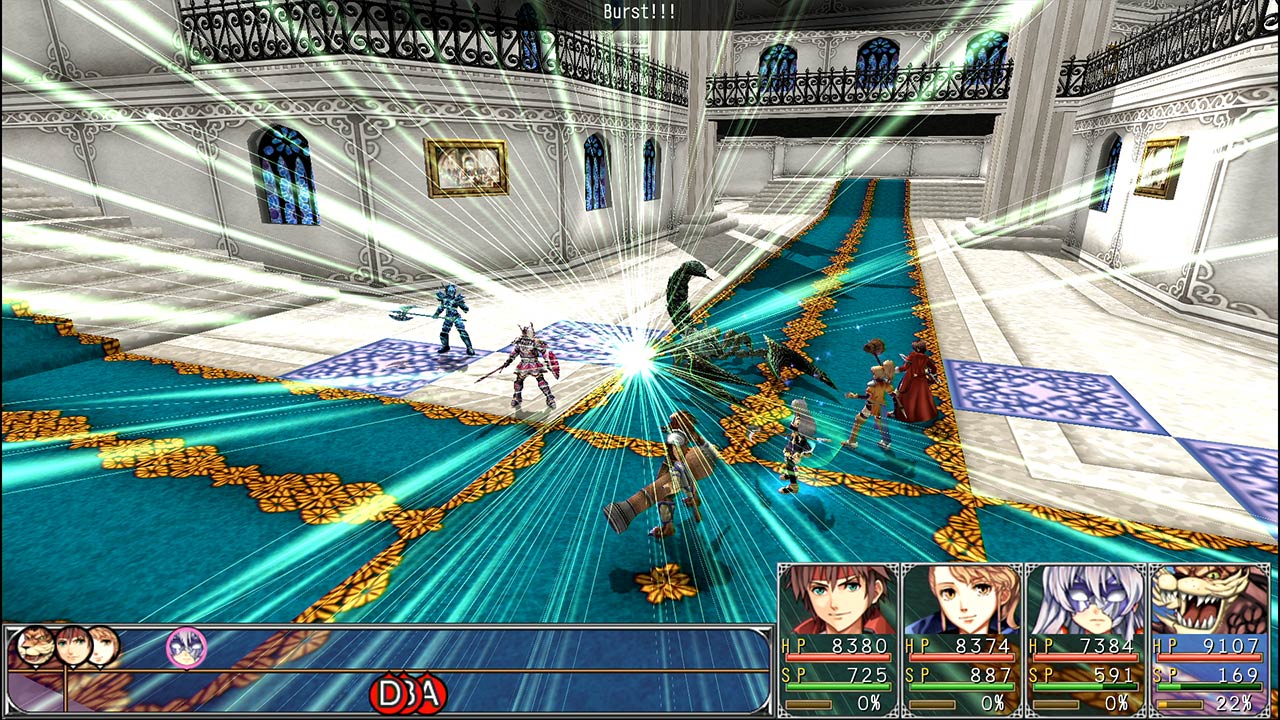Click the rightmost ally icon on the turn gauge
This screenshot has height=720, width=1280.
coord(105,645)
